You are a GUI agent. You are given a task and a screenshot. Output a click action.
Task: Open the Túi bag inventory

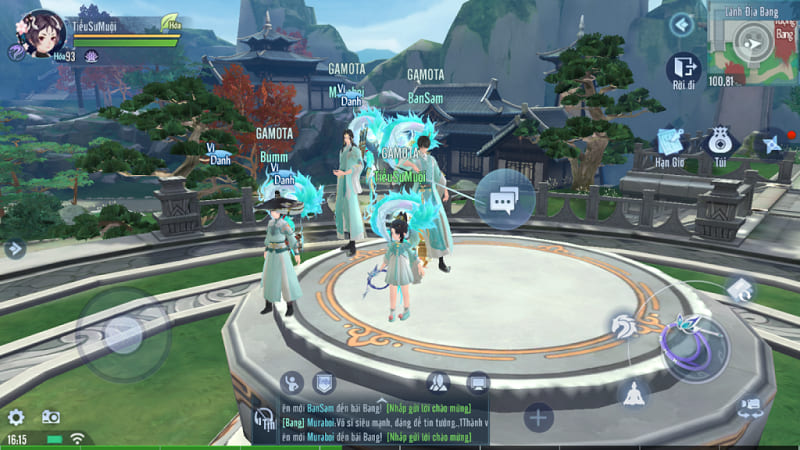pos(719,142)
